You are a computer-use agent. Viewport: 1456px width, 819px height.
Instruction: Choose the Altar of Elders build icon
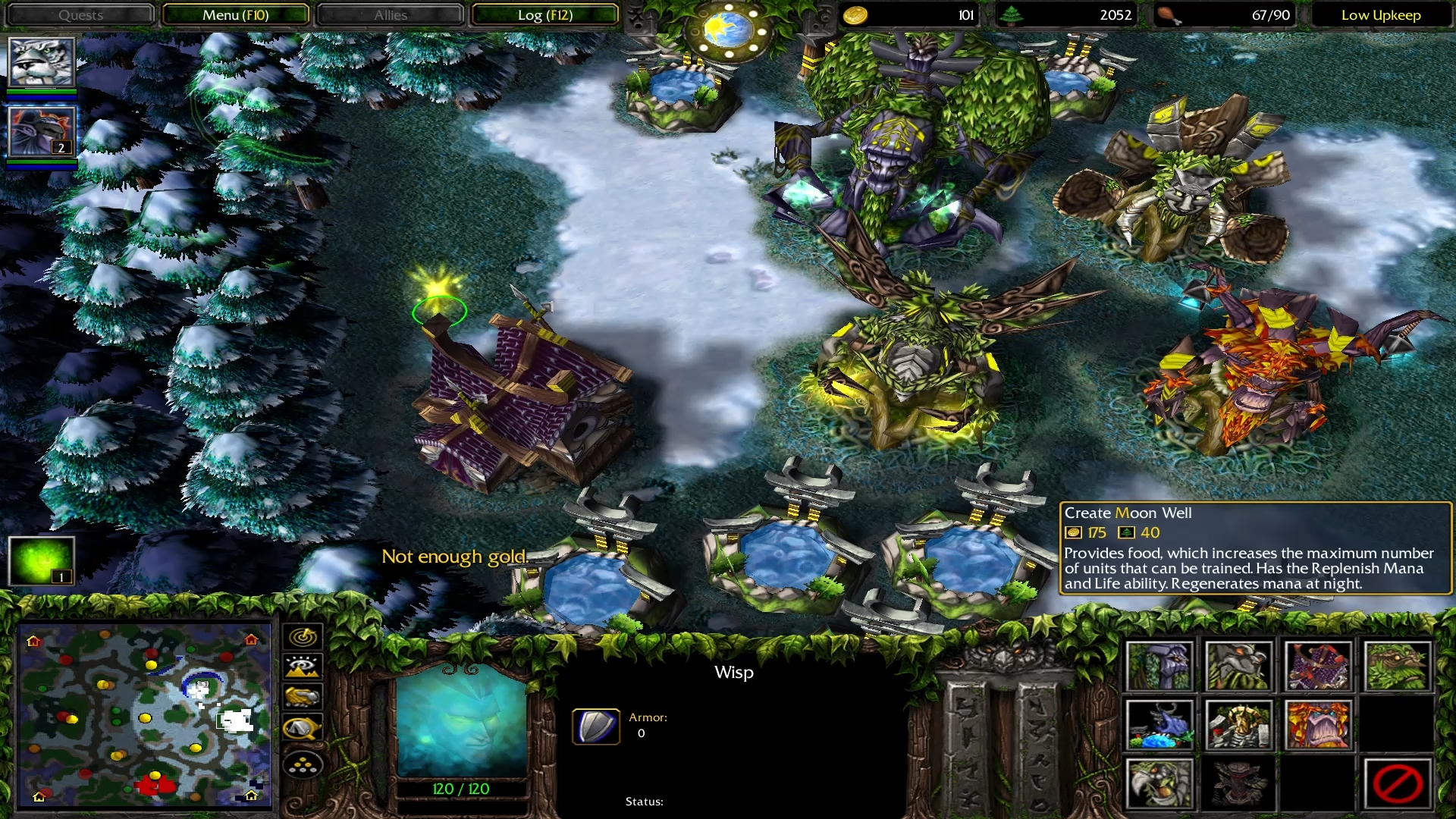[1238, 725]
